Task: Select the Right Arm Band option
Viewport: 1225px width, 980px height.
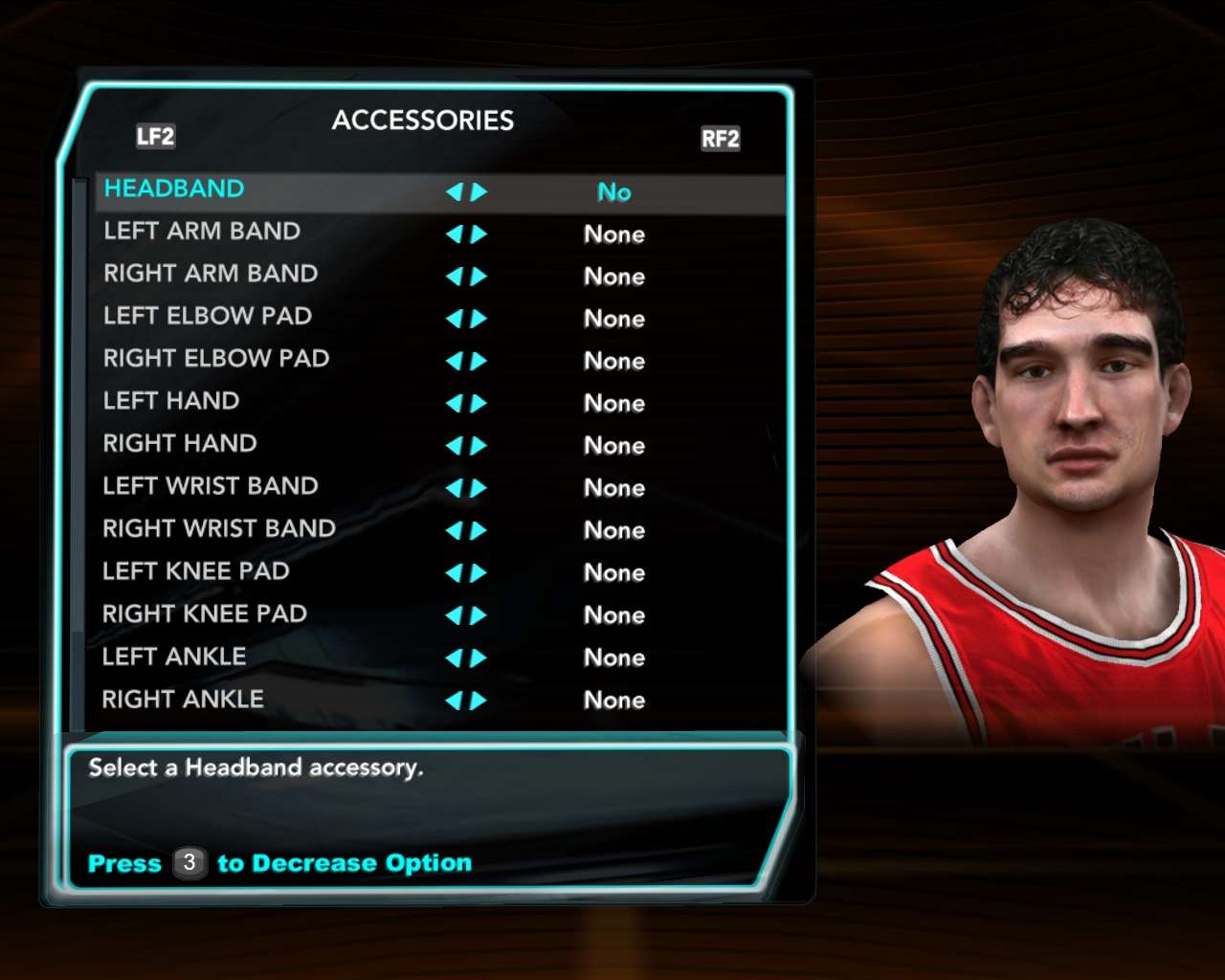Action: pos(211,274)
